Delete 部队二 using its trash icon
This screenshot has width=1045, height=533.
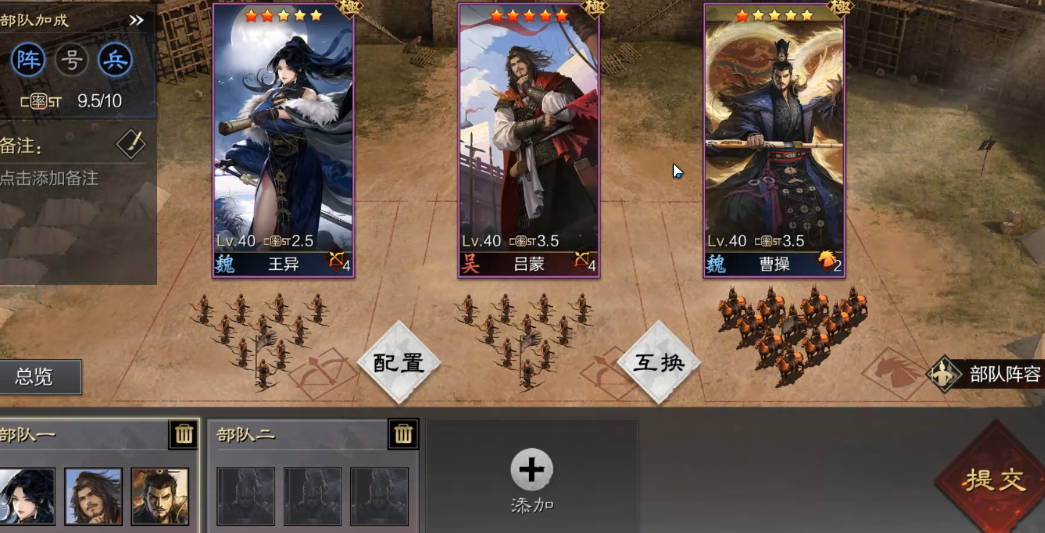click(x=403, y=434)
